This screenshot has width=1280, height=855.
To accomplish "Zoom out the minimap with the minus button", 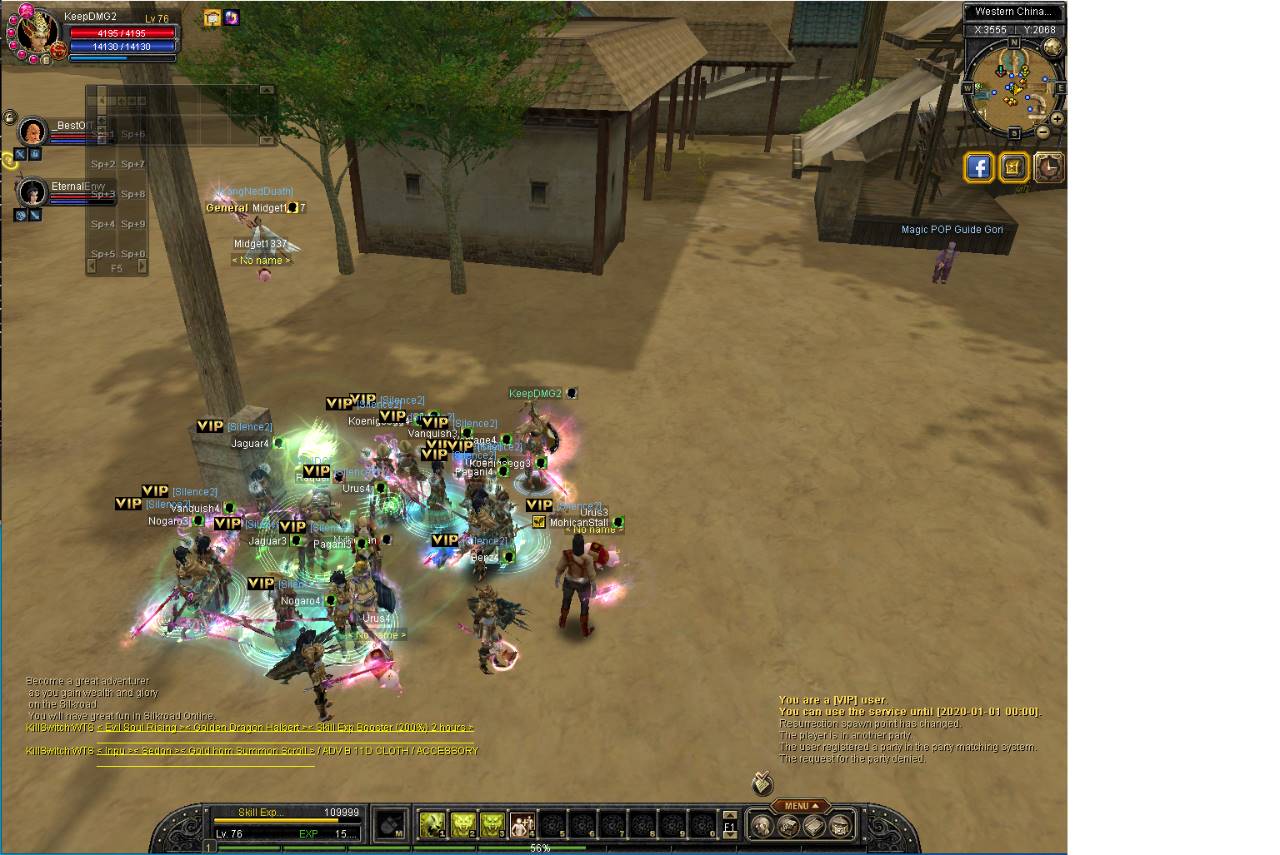I will pos(1042,131).
